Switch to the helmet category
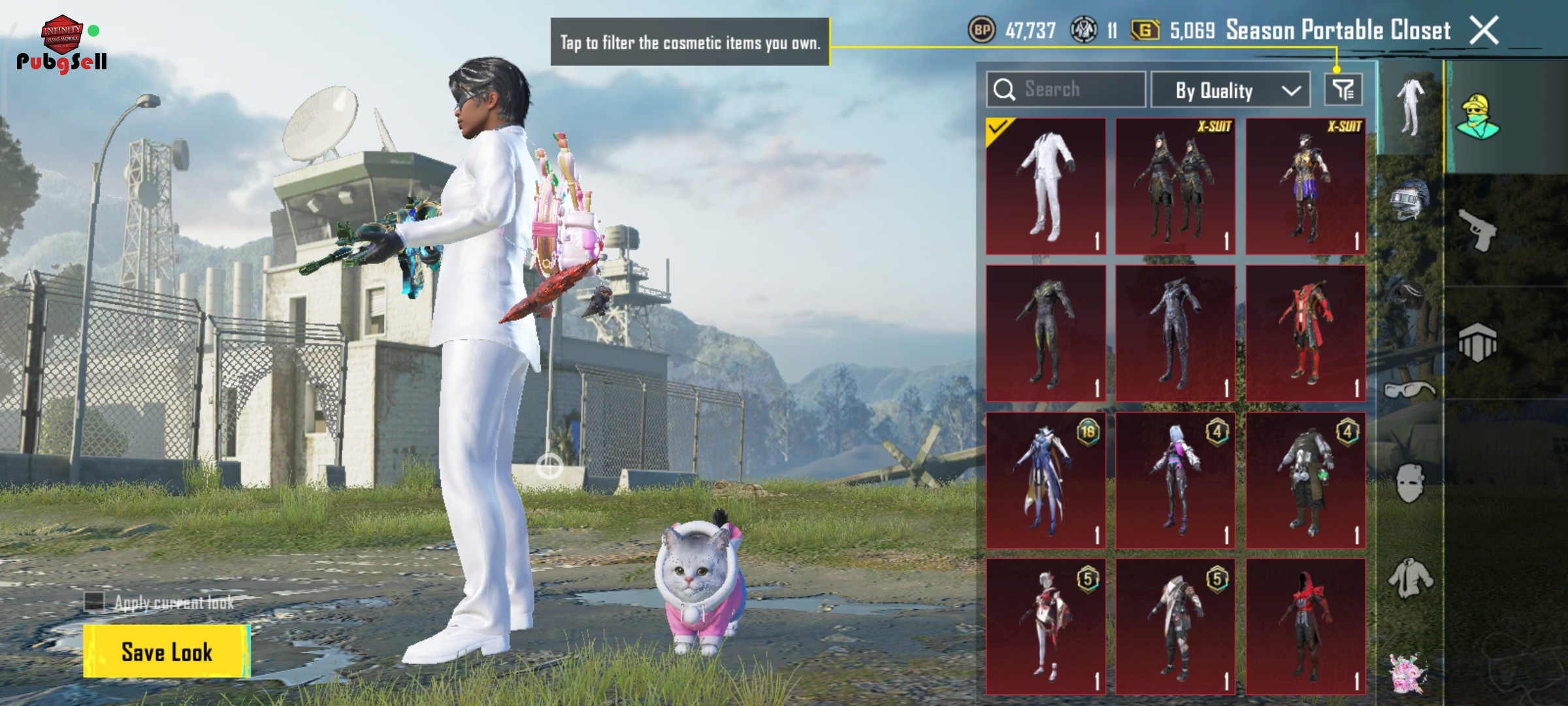The height and width of the screenshot is (706, 1568). pos(1409,198)
